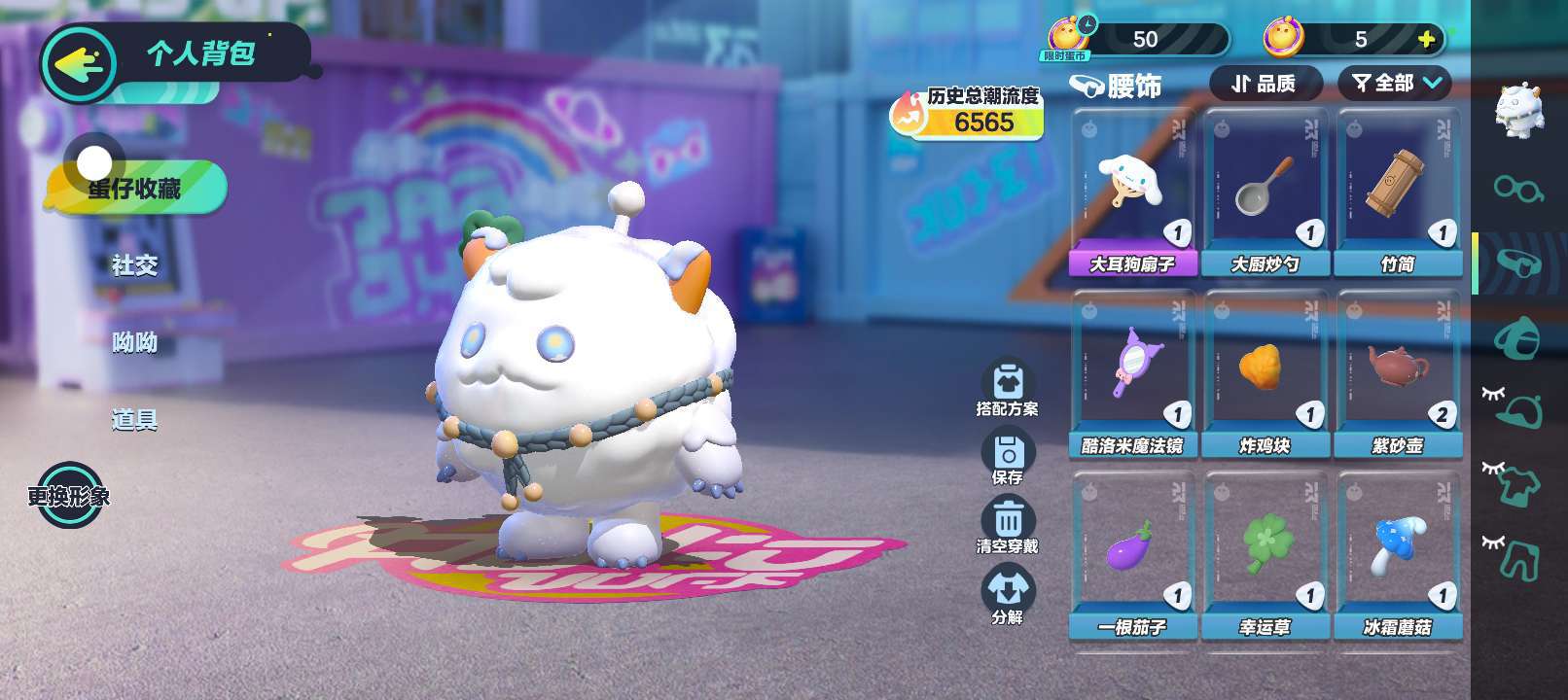Go back from the 个人背包 screen
1568x700 pixels.
tap(78, 64)
